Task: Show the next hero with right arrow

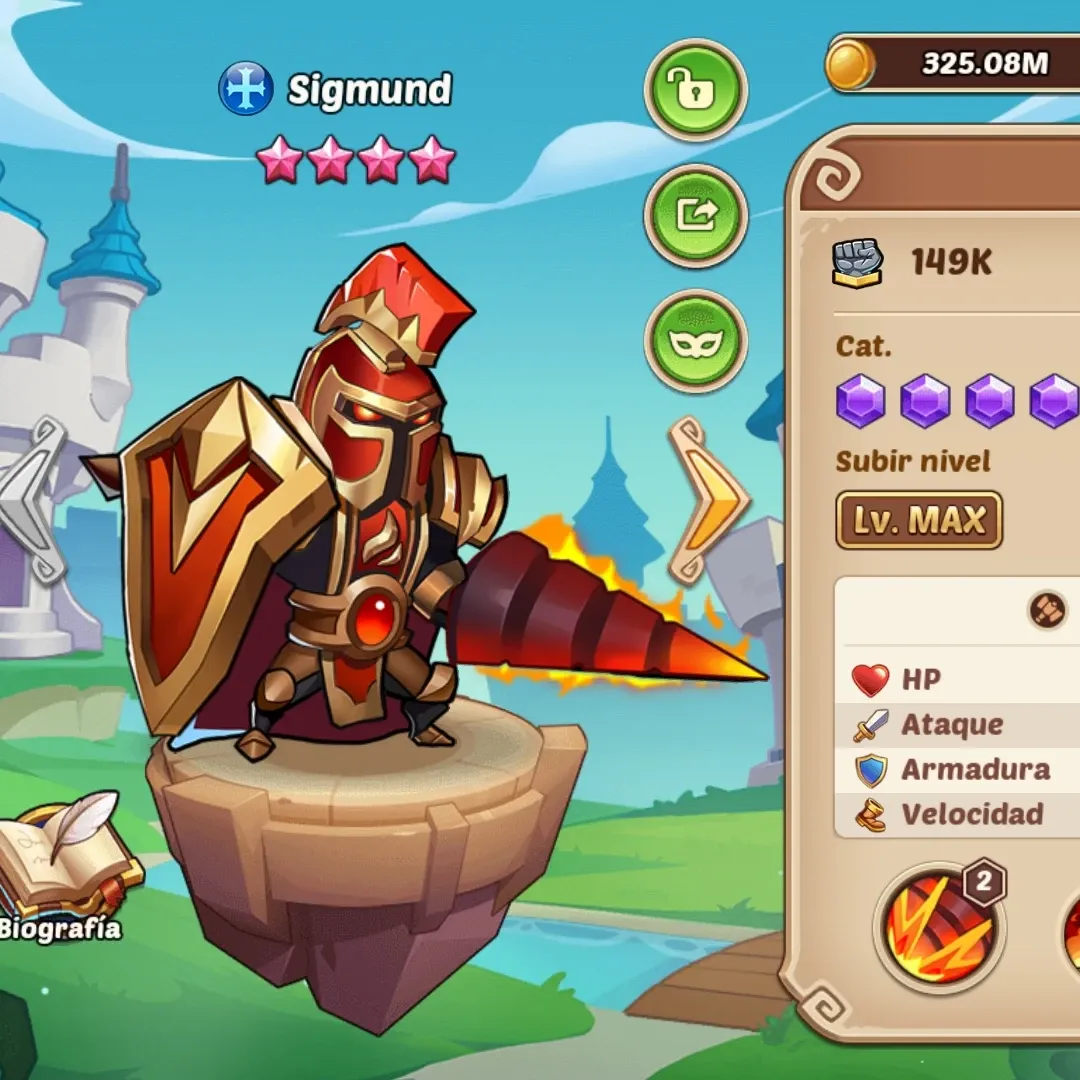Action: (x=708, y=500)
